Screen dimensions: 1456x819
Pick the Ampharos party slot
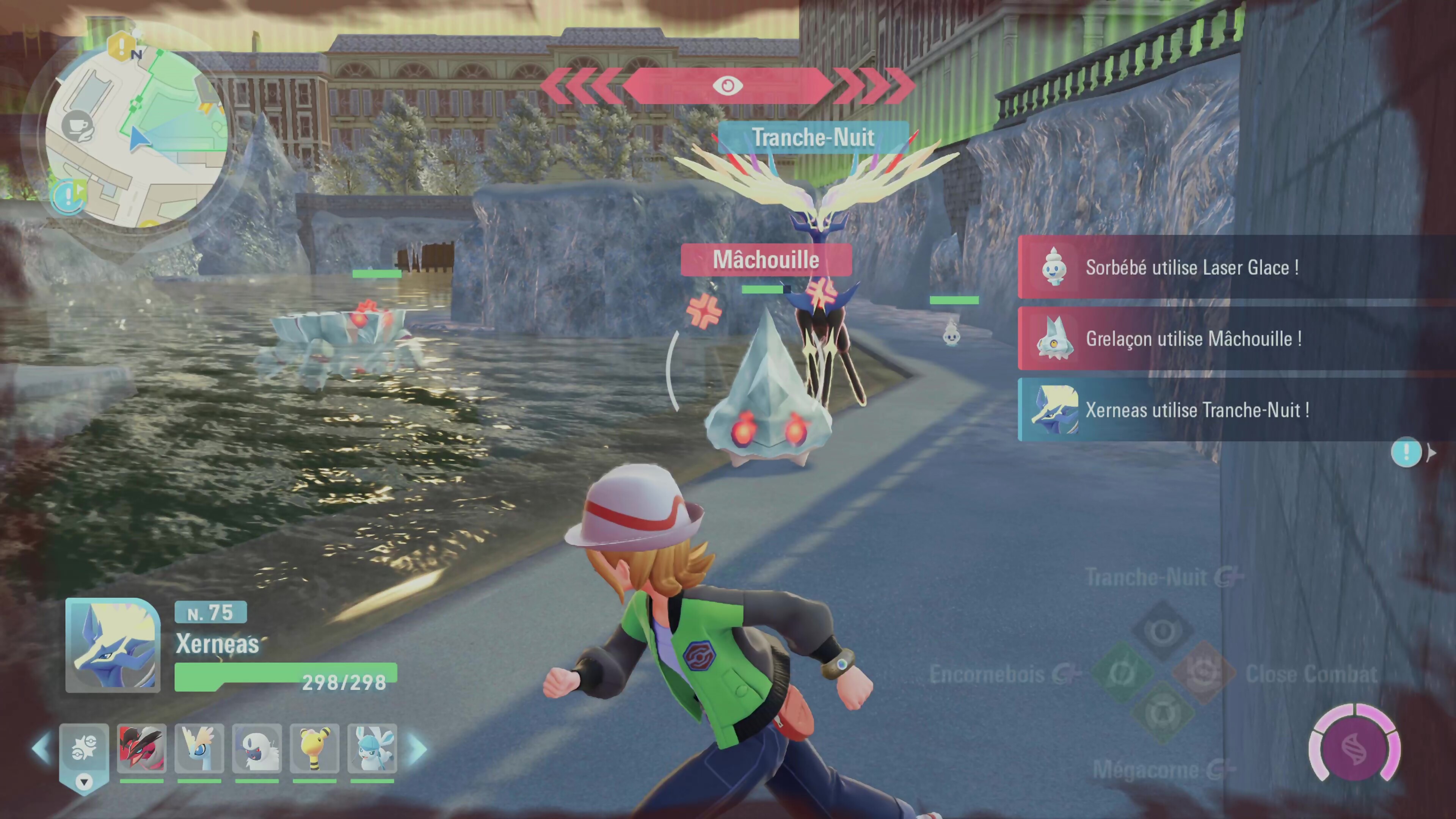tap(315, 748)
